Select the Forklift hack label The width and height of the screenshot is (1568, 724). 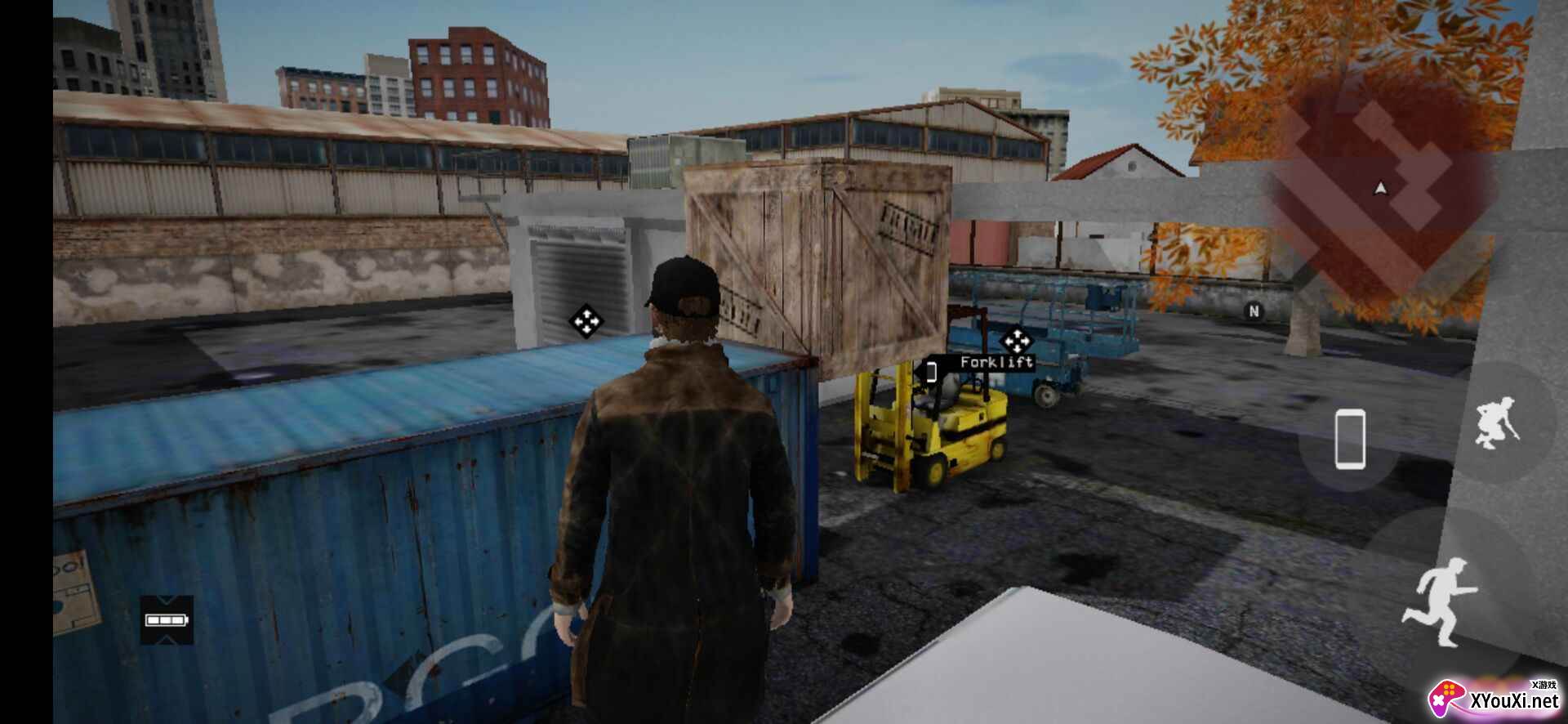coord(996,362)
